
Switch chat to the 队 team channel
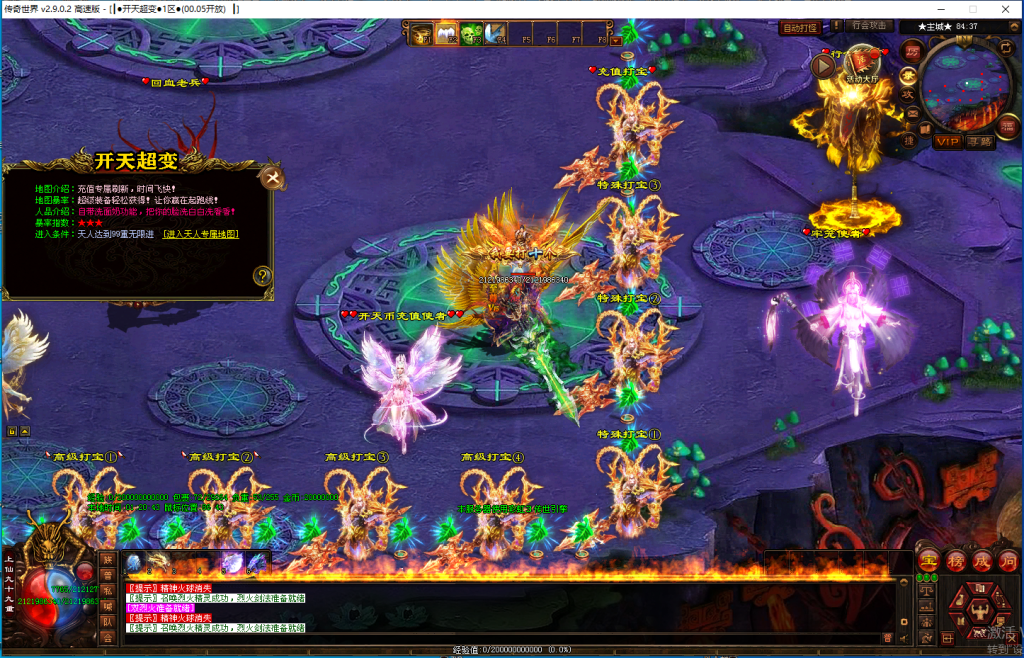point(107,621)
